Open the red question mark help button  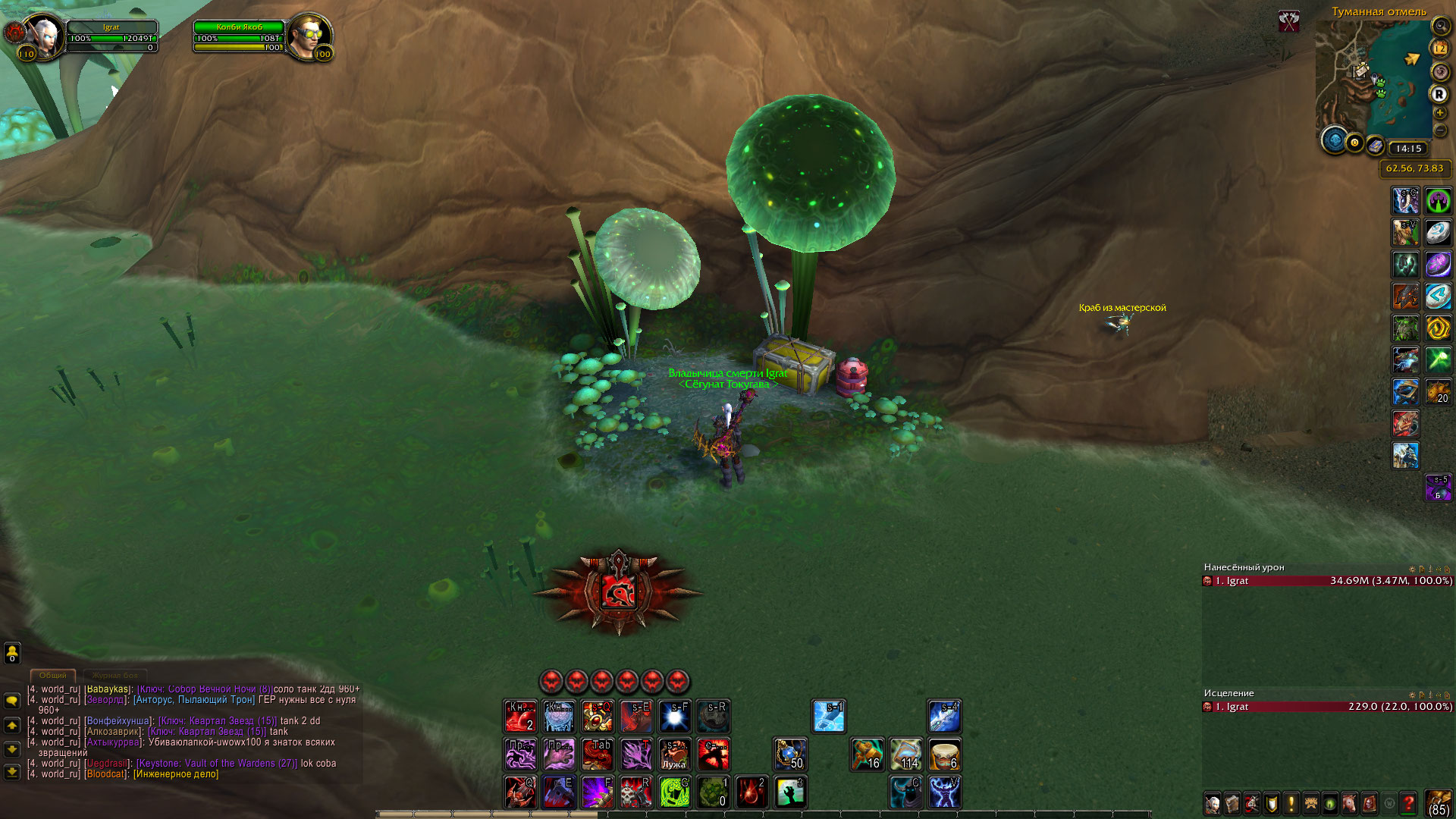click(1408, 802)
